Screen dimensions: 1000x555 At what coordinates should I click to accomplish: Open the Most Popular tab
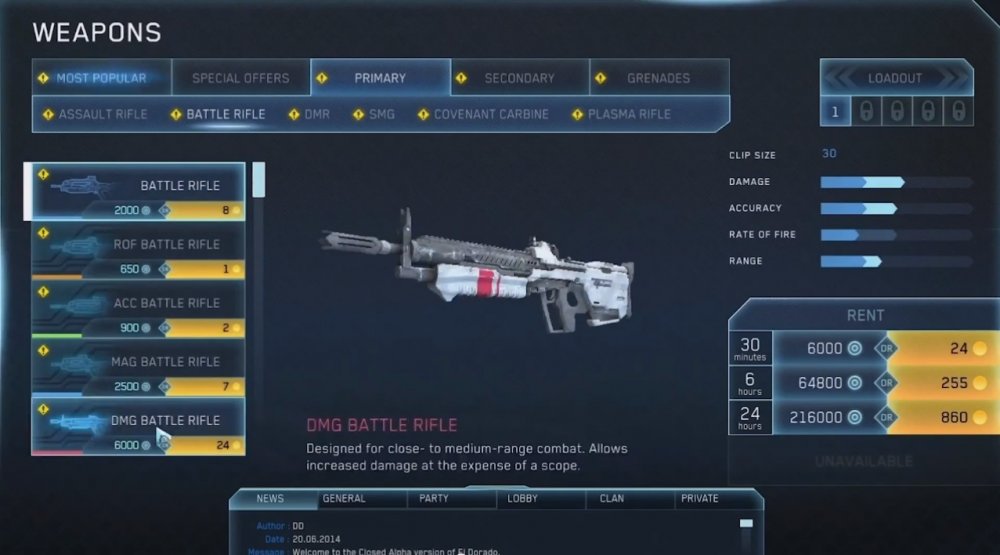point(100,78)
